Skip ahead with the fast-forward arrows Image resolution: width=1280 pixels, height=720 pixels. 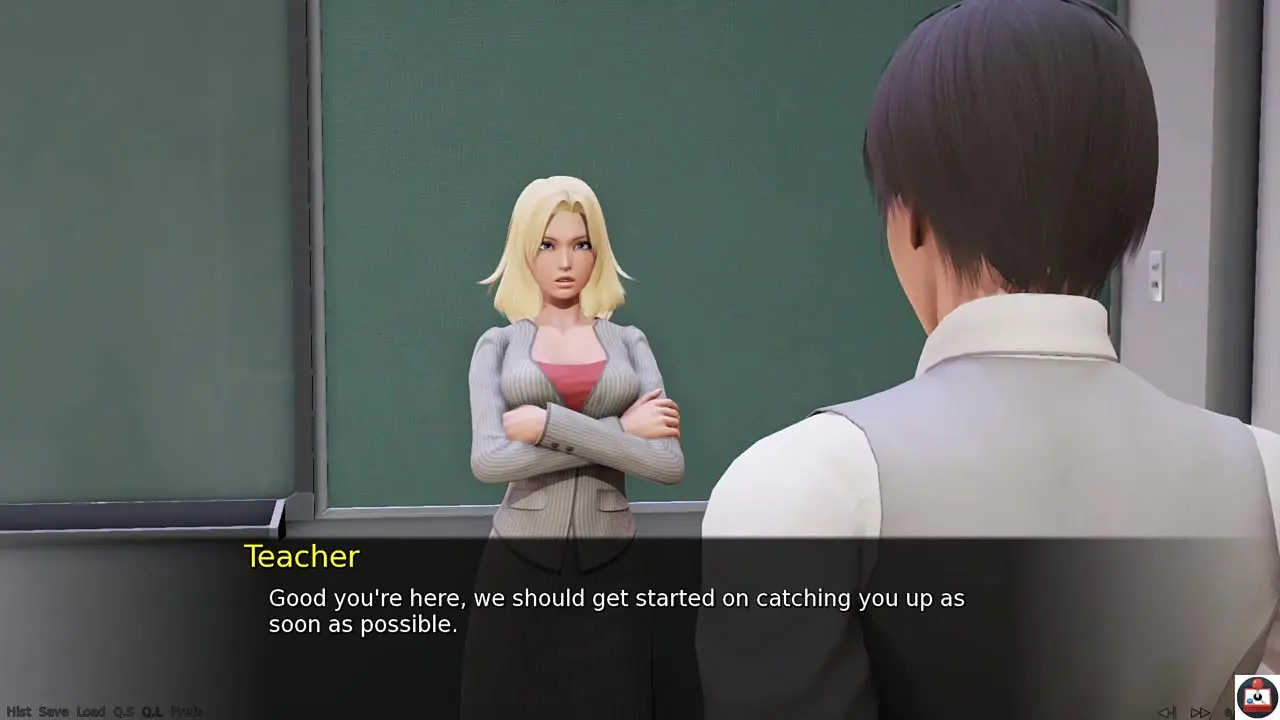pos(1200,713)
